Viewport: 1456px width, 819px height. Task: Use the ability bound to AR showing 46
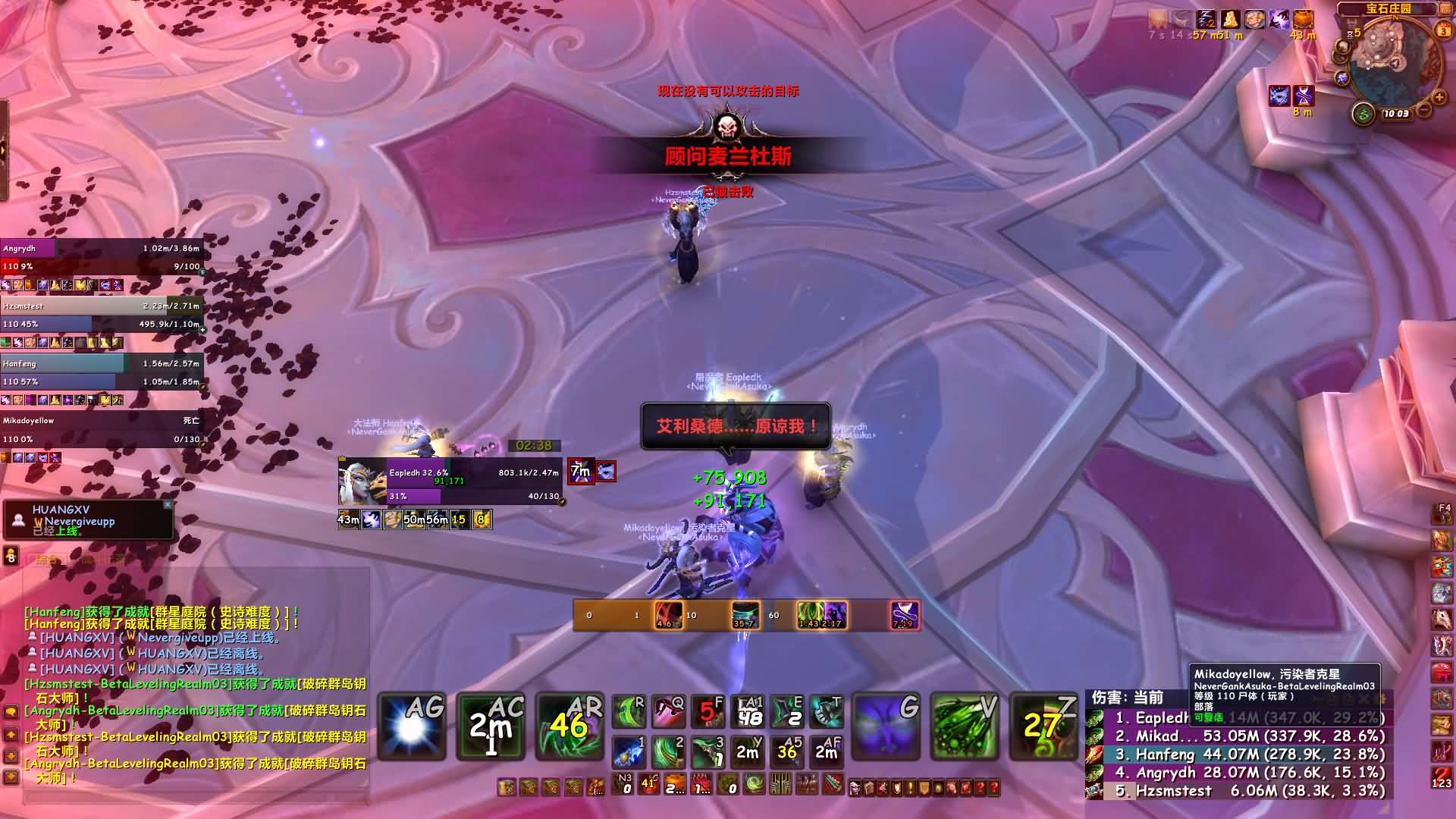click(x=569, y=726)
